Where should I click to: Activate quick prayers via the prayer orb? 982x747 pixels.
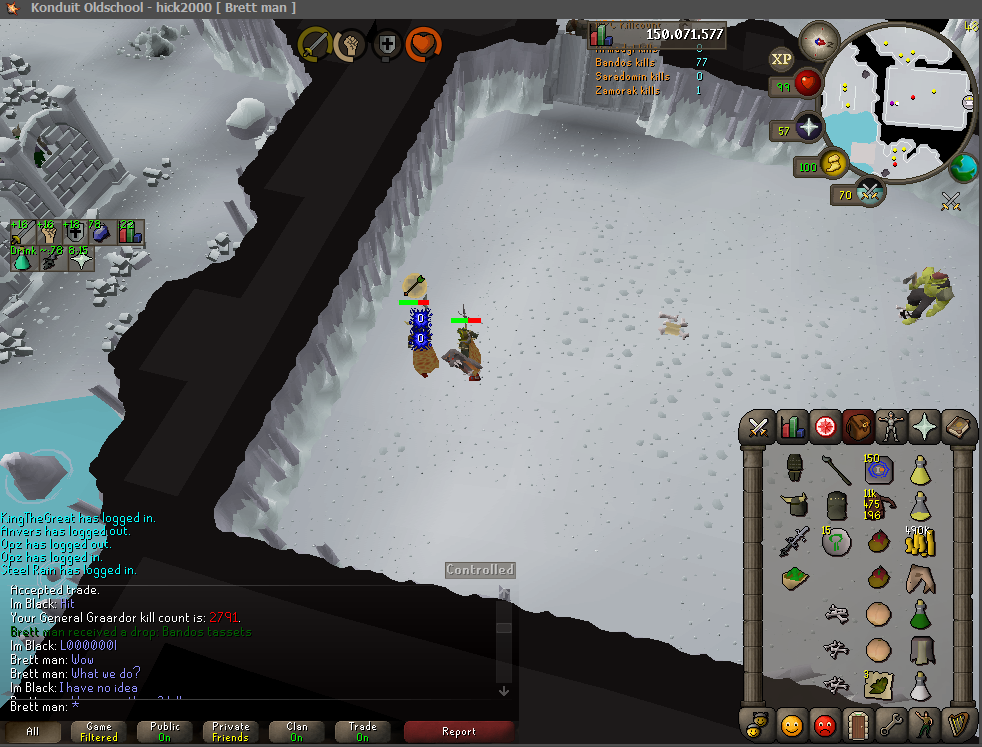point(808,129)
